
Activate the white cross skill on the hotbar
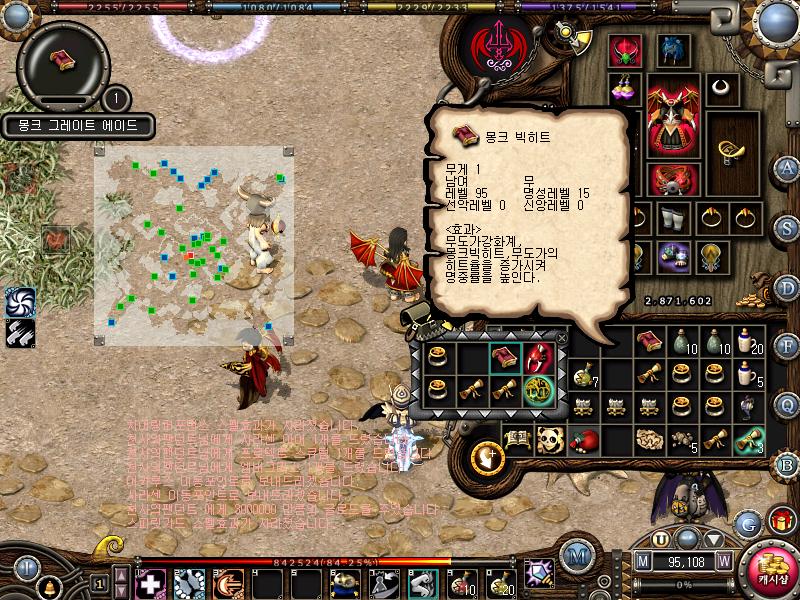point(150,582)
